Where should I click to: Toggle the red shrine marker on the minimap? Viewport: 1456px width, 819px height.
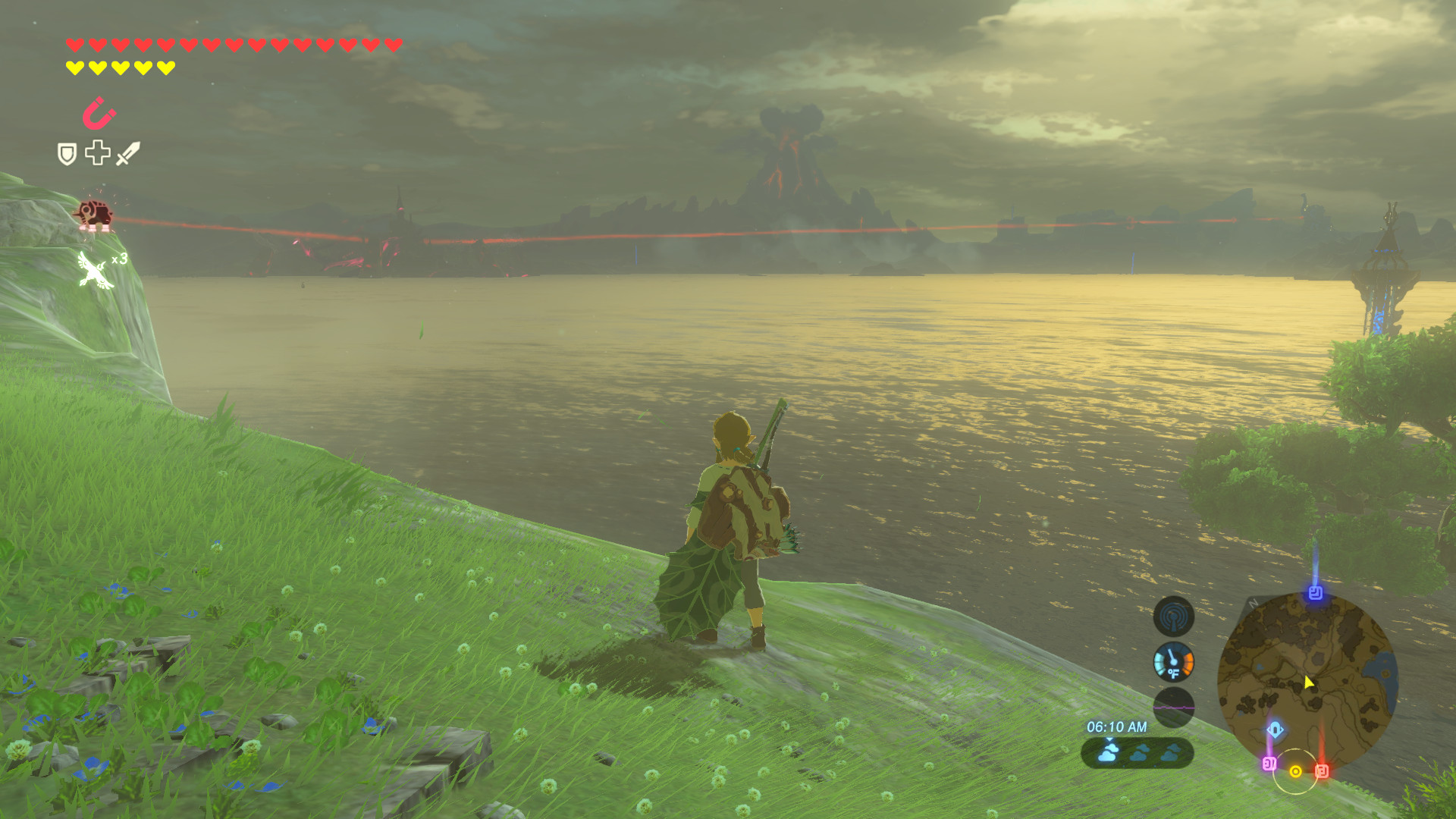(x=1322, y=770)
